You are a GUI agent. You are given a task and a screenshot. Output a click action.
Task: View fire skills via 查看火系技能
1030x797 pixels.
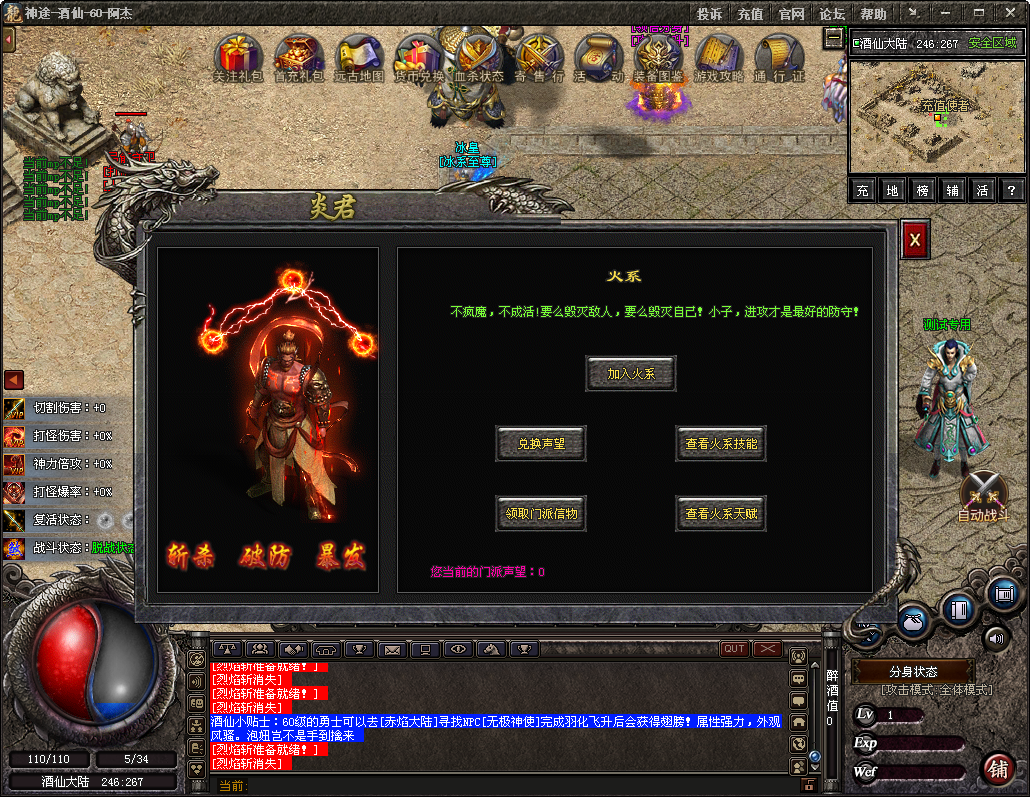(x=721, y=444)
